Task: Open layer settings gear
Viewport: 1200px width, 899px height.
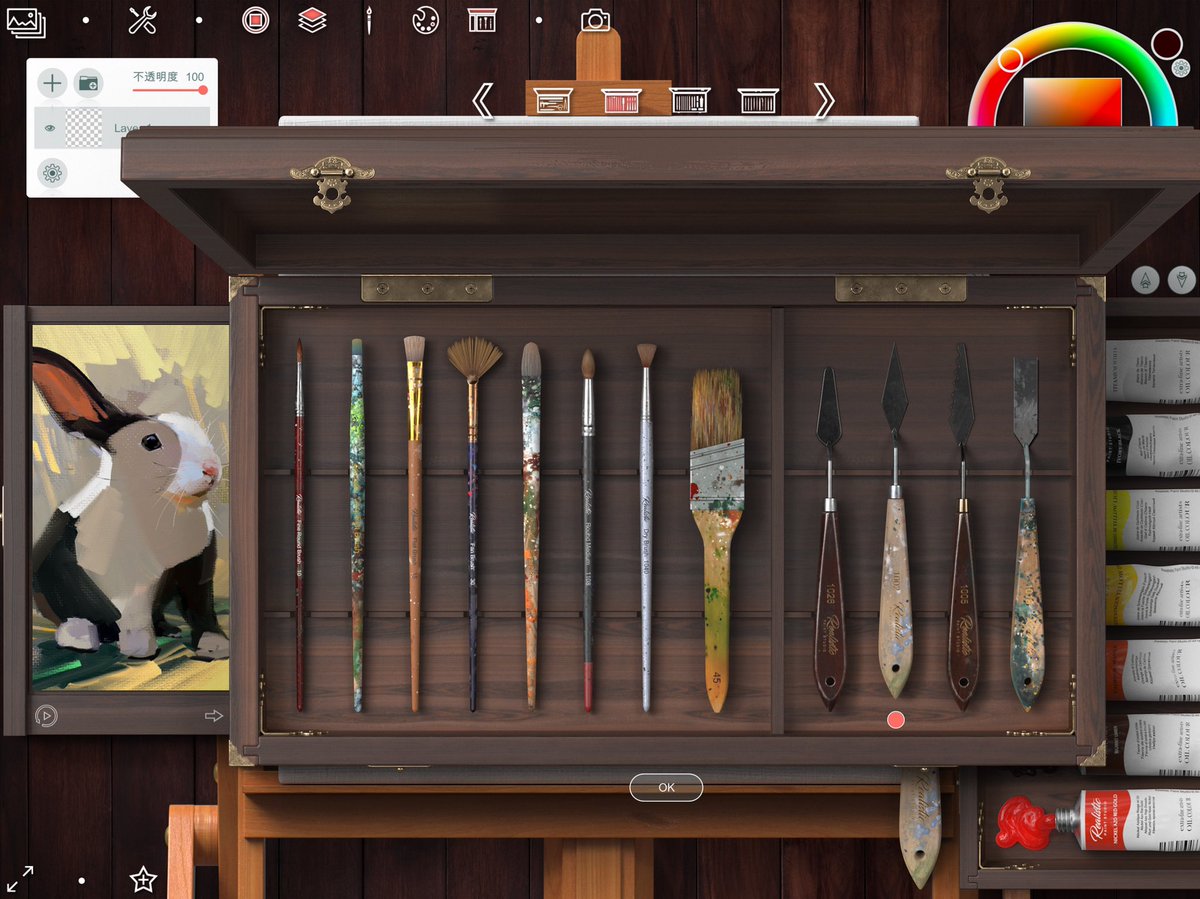Action: [52, 173]
